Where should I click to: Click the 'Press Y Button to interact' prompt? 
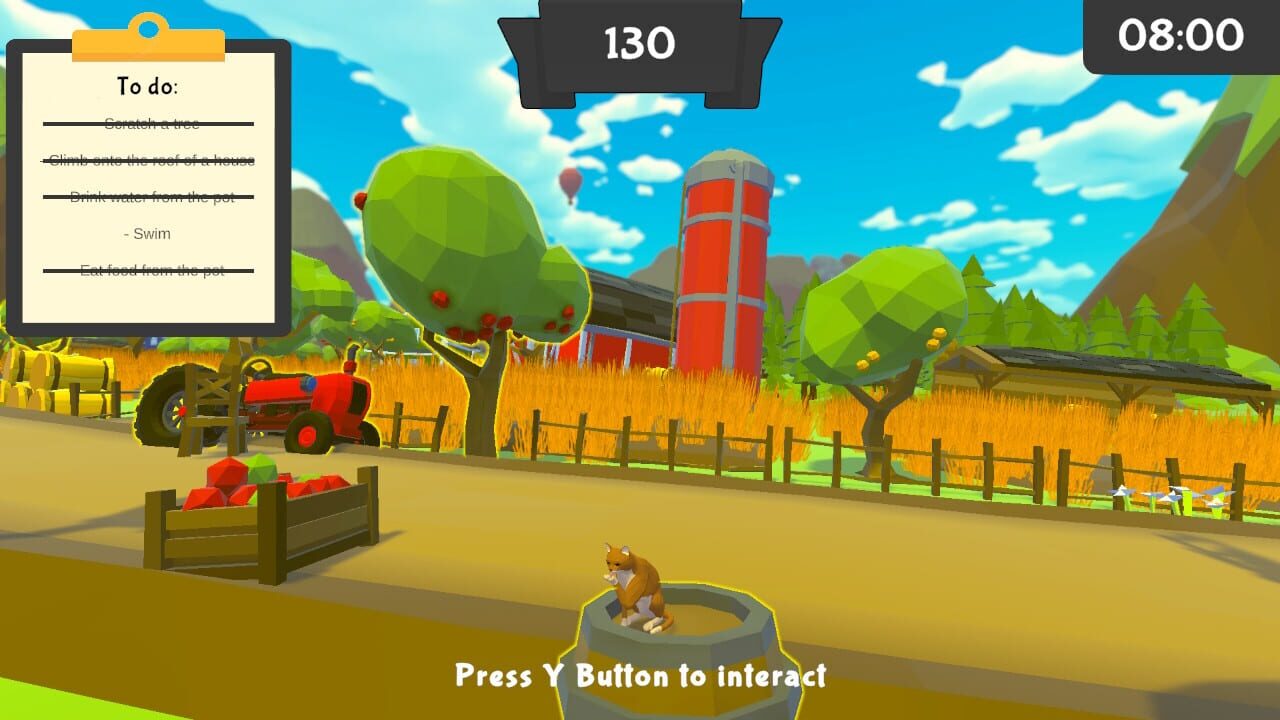pos(638,677)
